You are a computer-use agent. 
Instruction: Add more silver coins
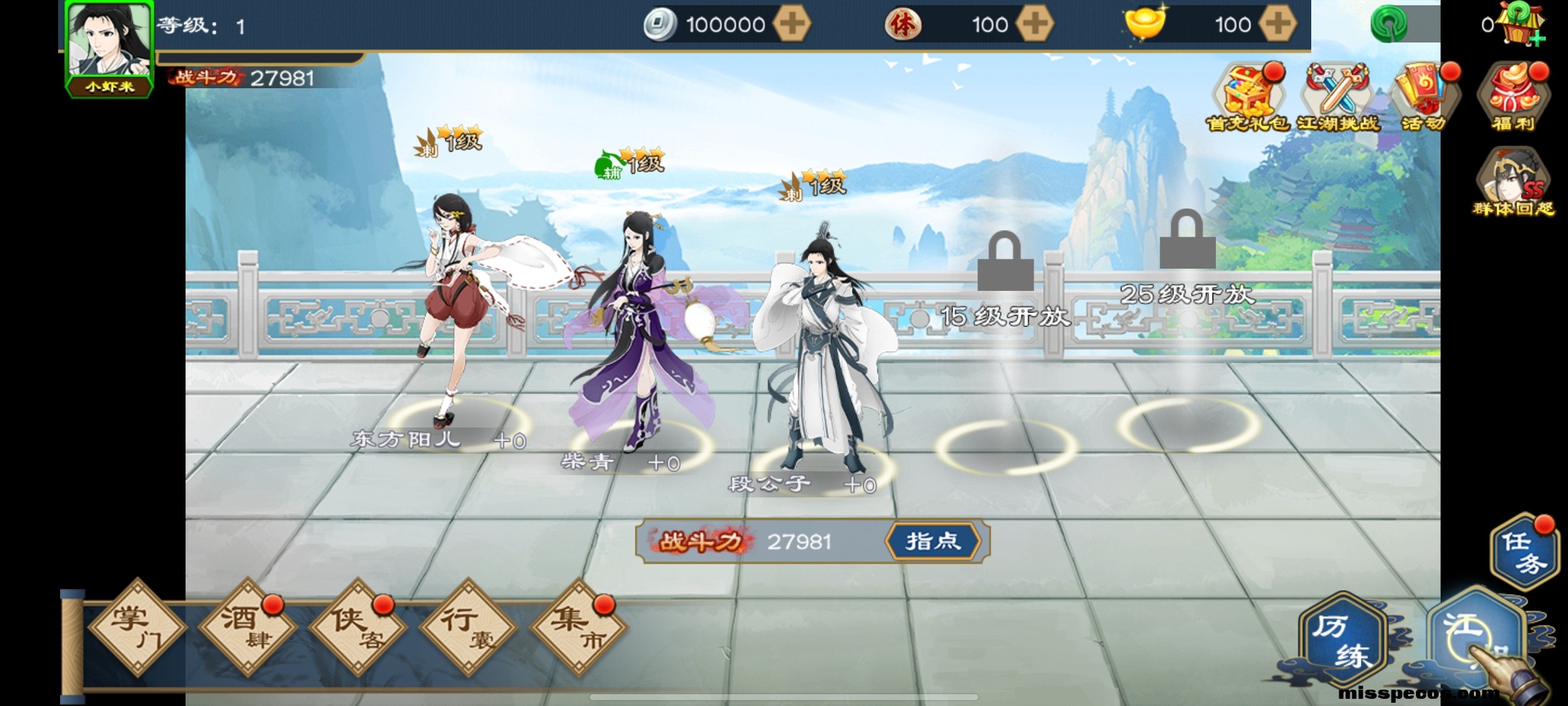pos(792,25)
